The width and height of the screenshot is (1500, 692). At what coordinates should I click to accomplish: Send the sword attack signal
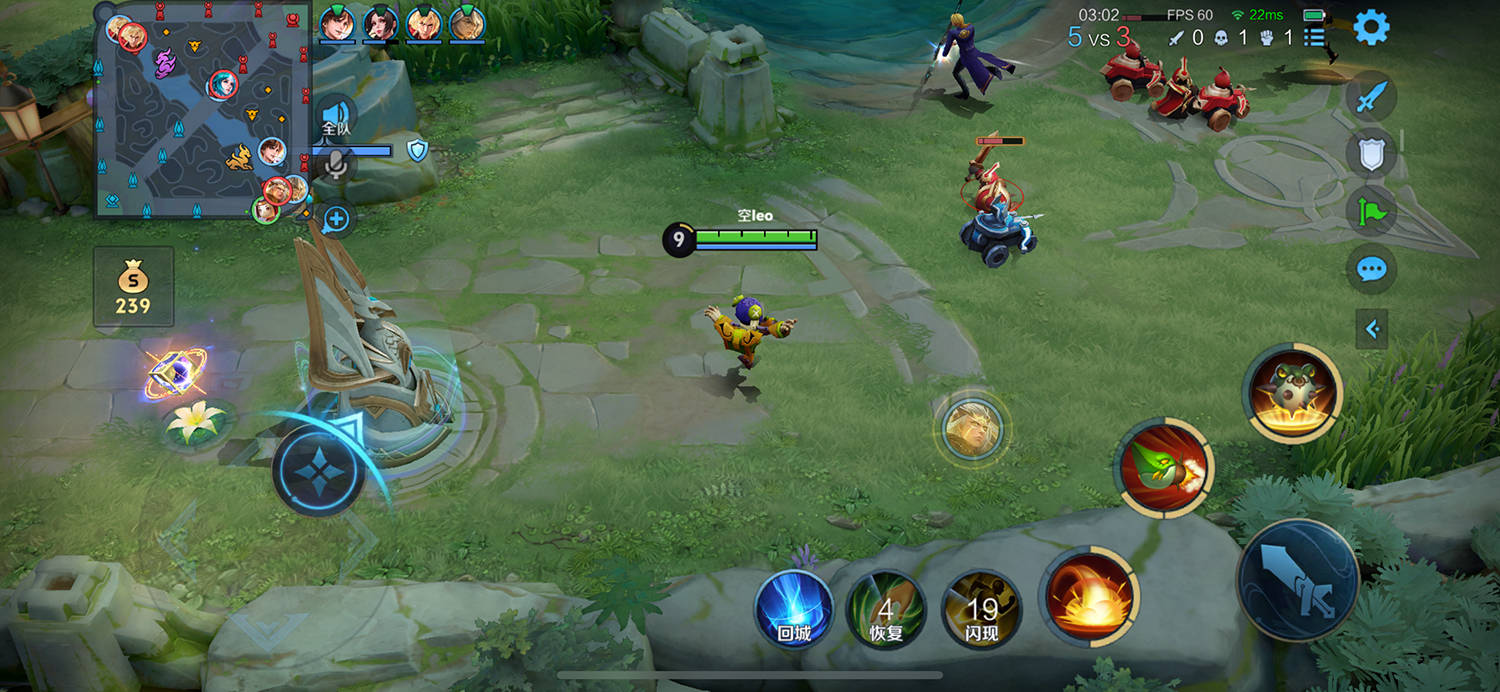pos(1371,97)
